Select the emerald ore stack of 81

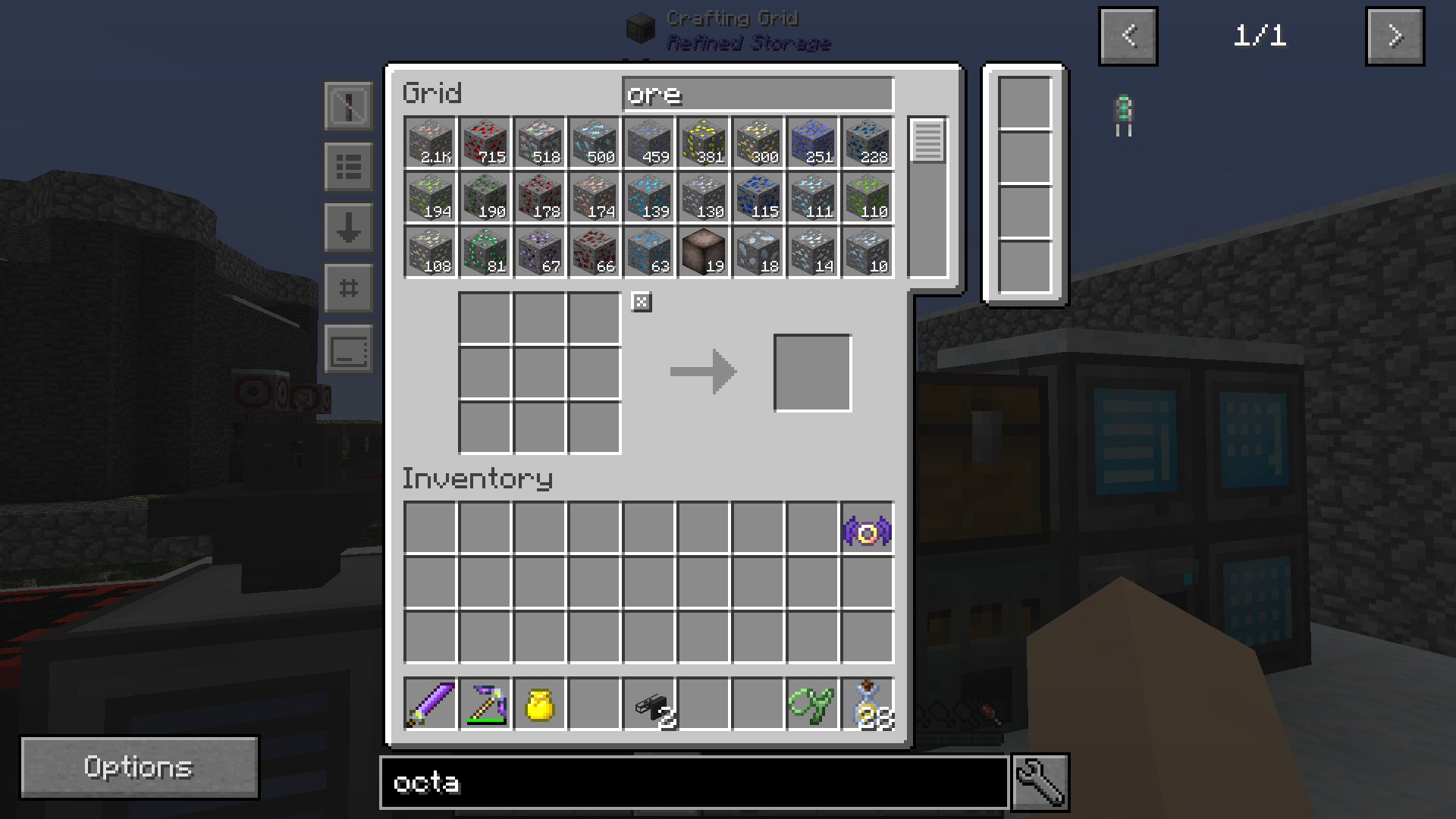point(485,252)
